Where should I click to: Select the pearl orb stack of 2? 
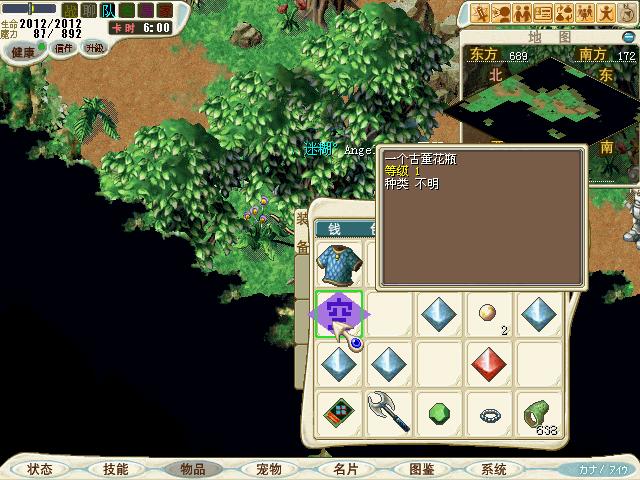490,314
